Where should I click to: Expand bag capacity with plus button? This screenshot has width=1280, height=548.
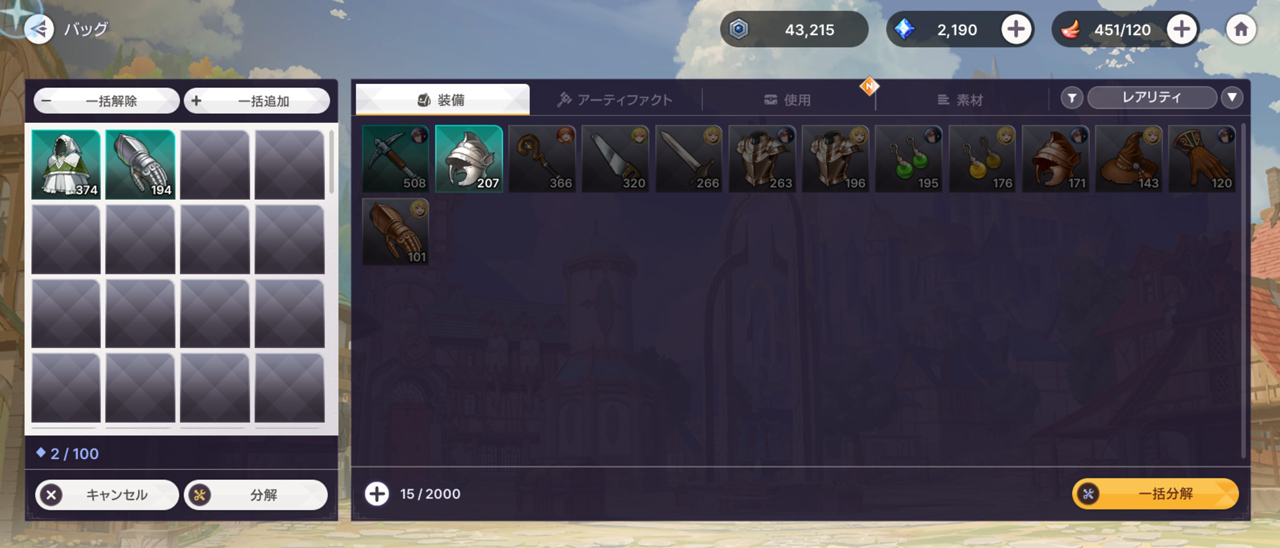(377, 494)
